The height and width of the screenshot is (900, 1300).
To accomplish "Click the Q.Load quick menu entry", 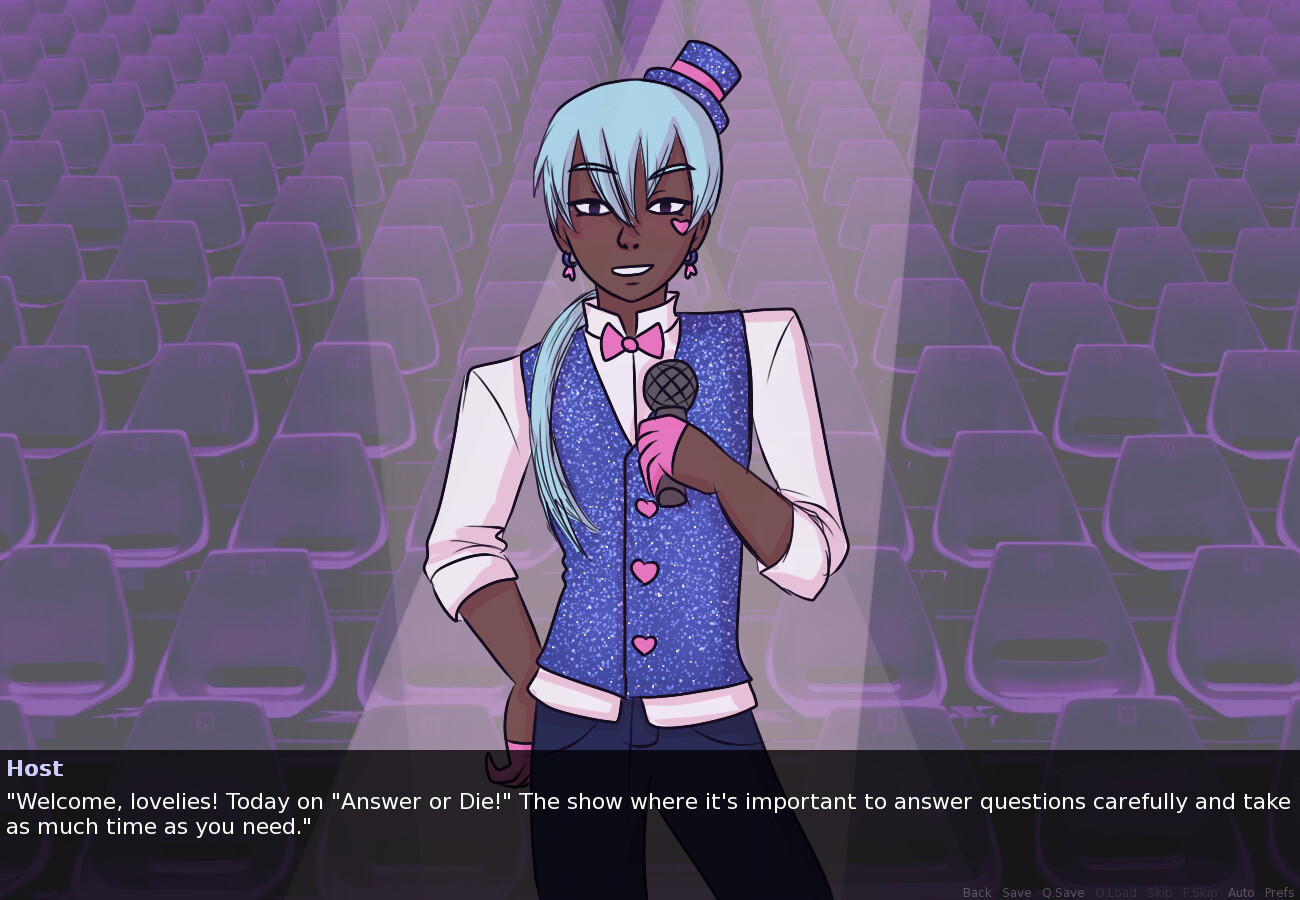I will pyautogui.click(x=1116, y=892).
